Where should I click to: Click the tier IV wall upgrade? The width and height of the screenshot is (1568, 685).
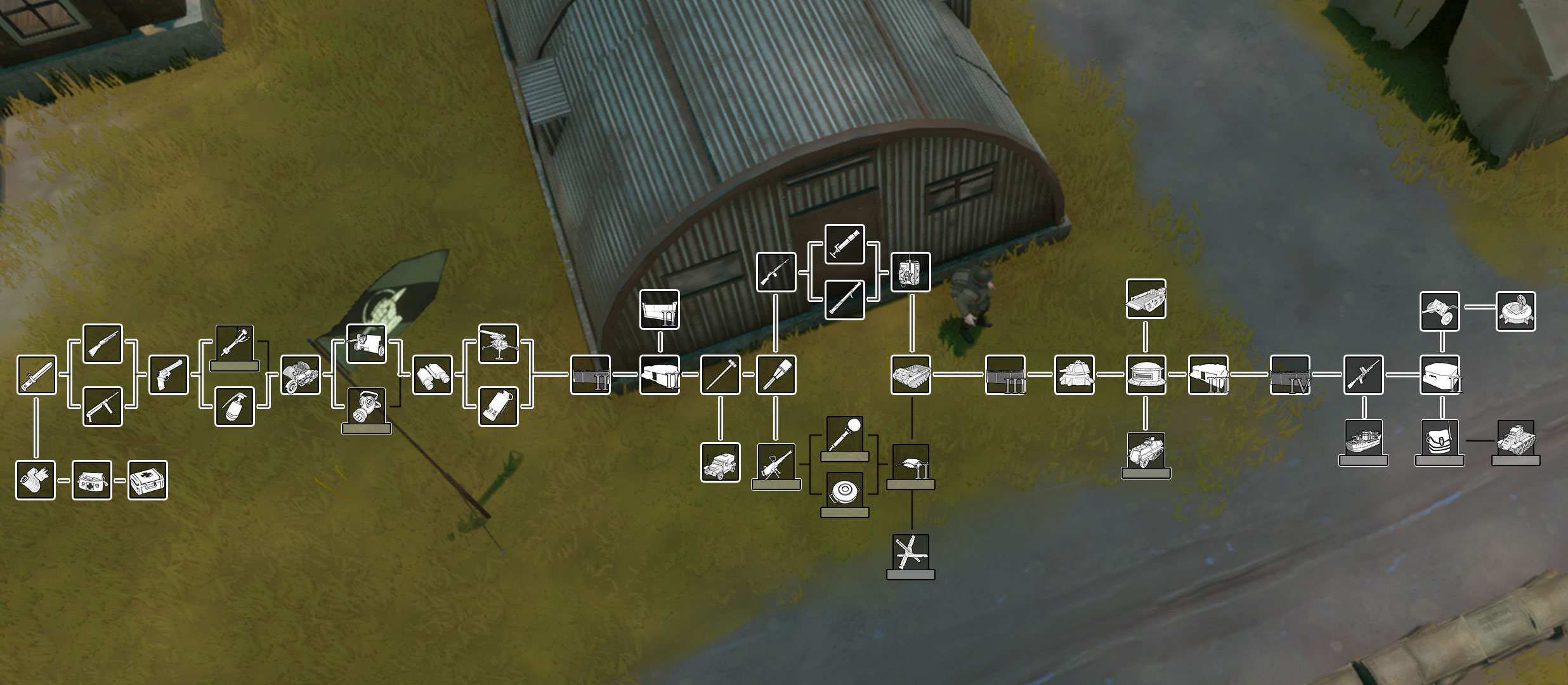[1290, 377]
